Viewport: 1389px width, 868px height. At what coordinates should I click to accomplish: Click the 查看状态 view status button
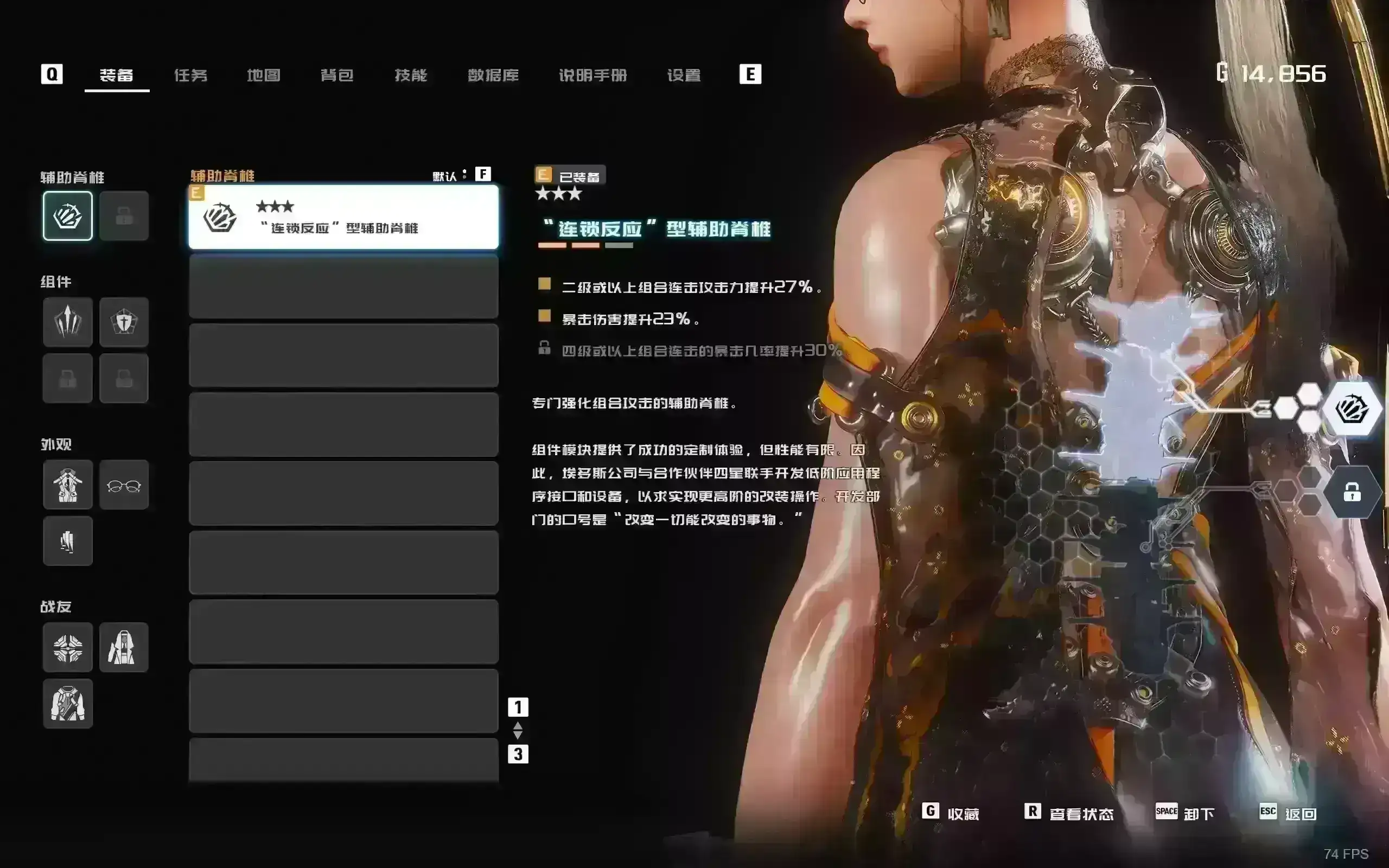tap(1070, 813)
